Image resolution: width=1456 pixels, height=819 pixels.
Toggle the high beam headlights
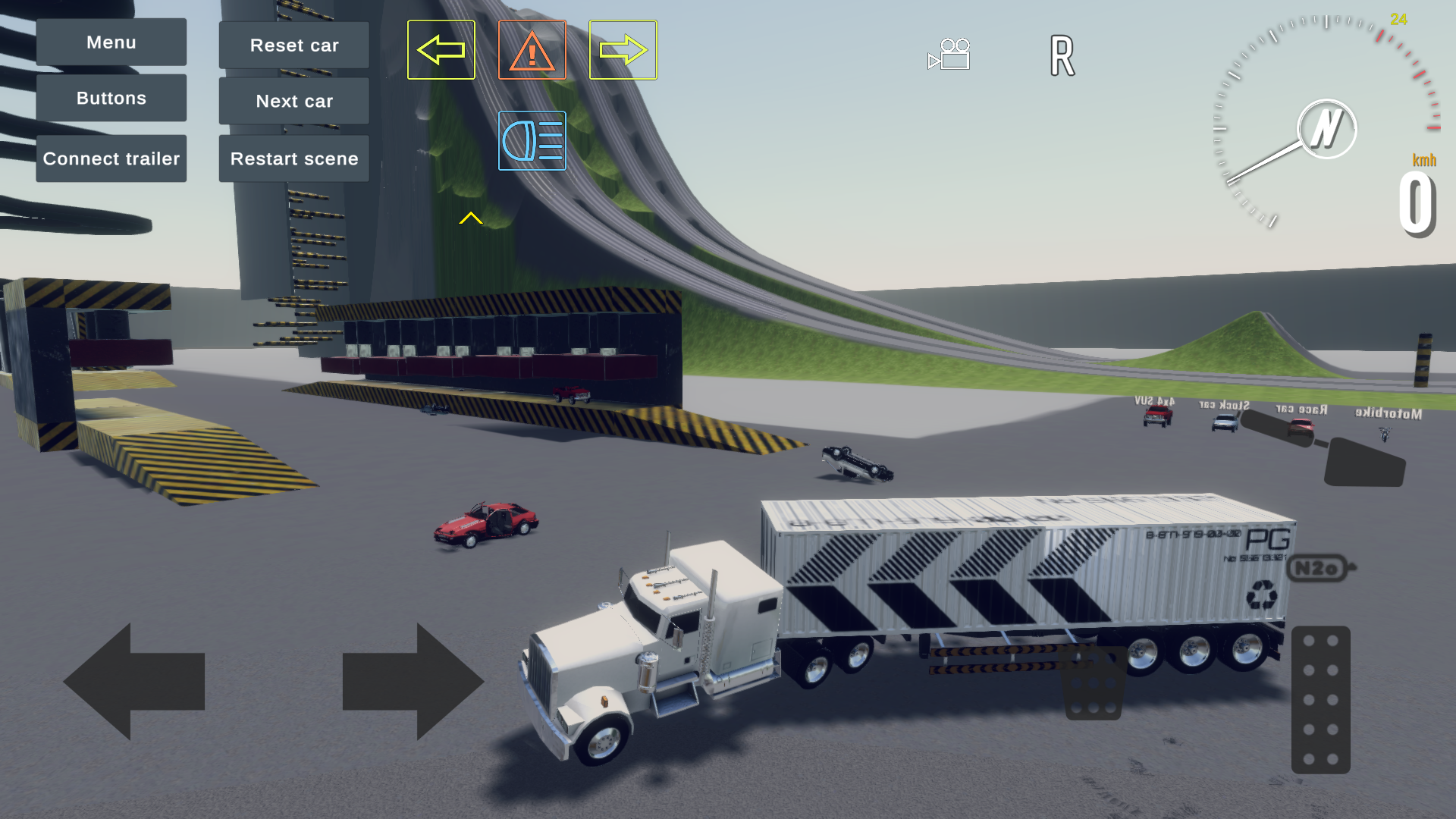(x=532, y=141)
